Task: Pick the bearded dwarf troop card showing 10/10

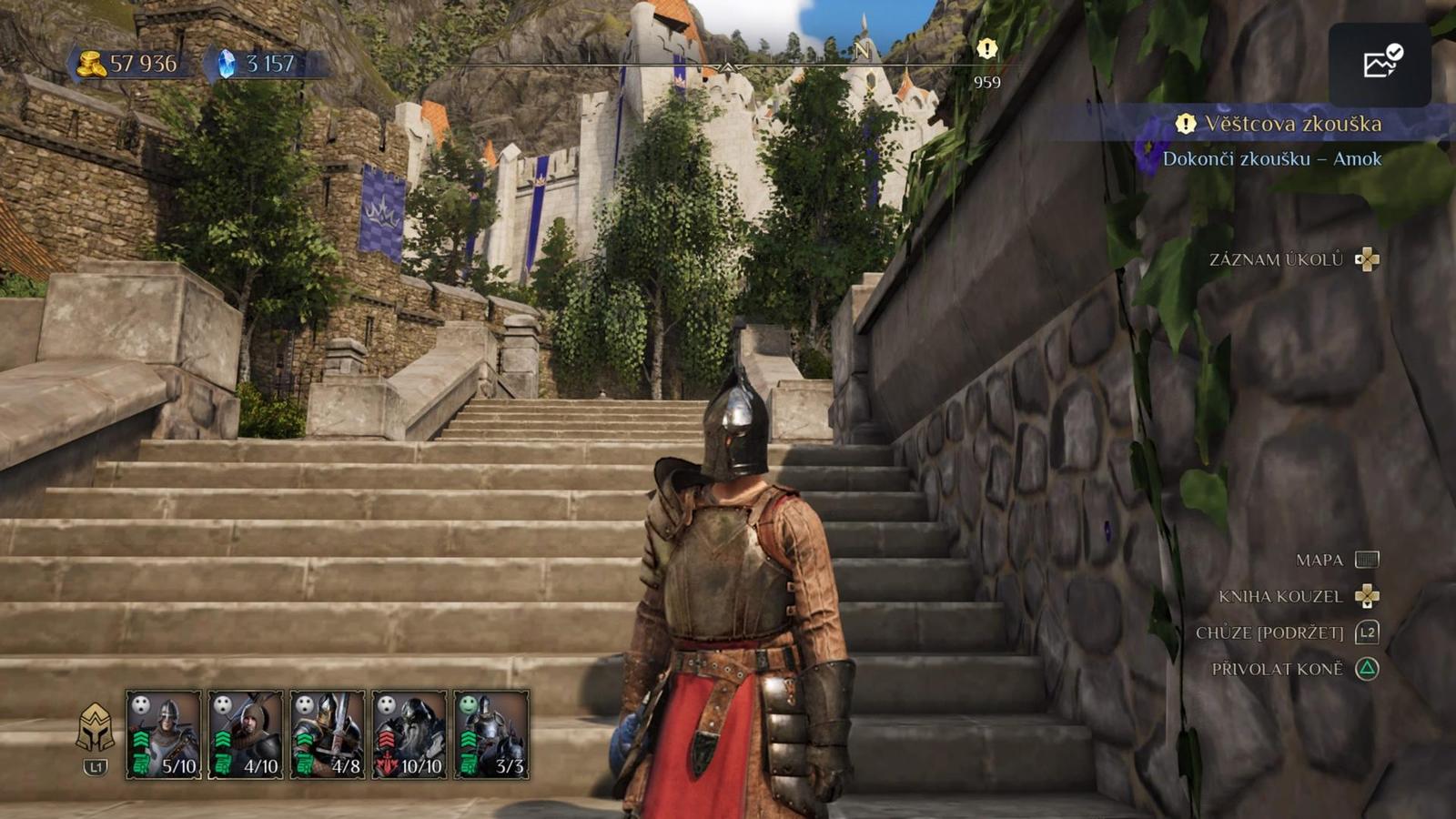Action: coord(409,734)
